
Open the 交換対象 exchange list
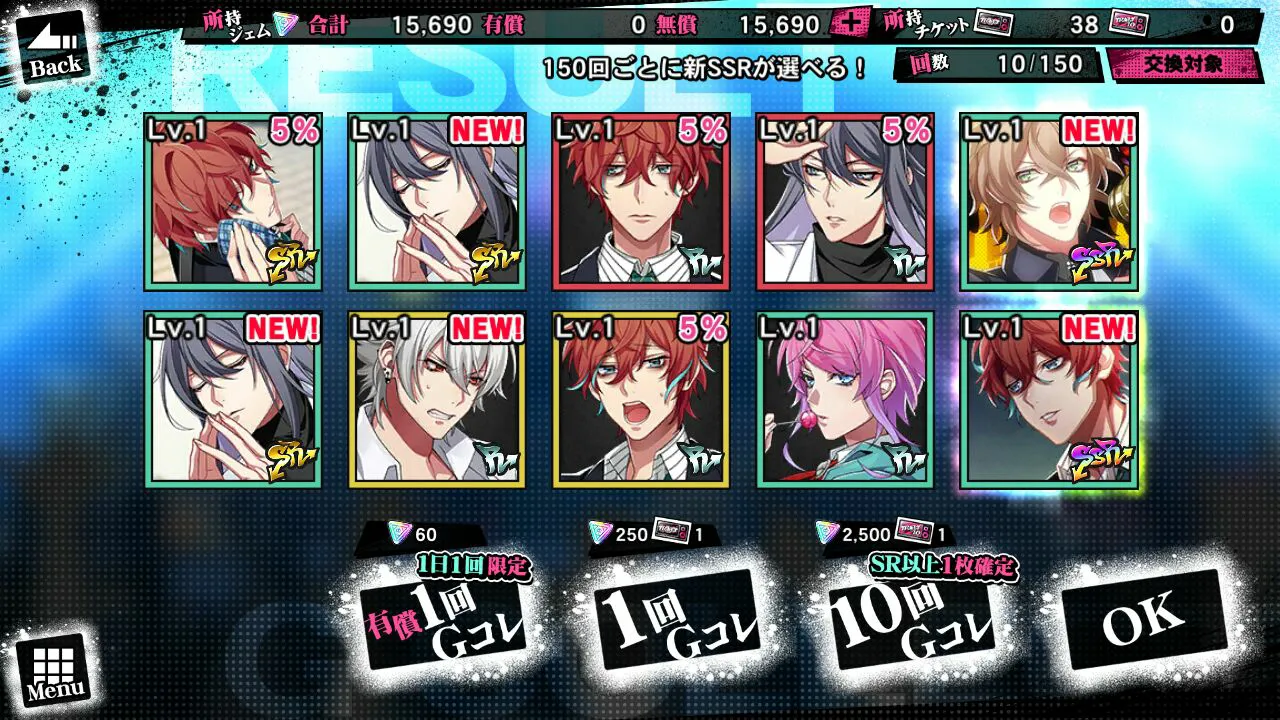pos(1182,64)
